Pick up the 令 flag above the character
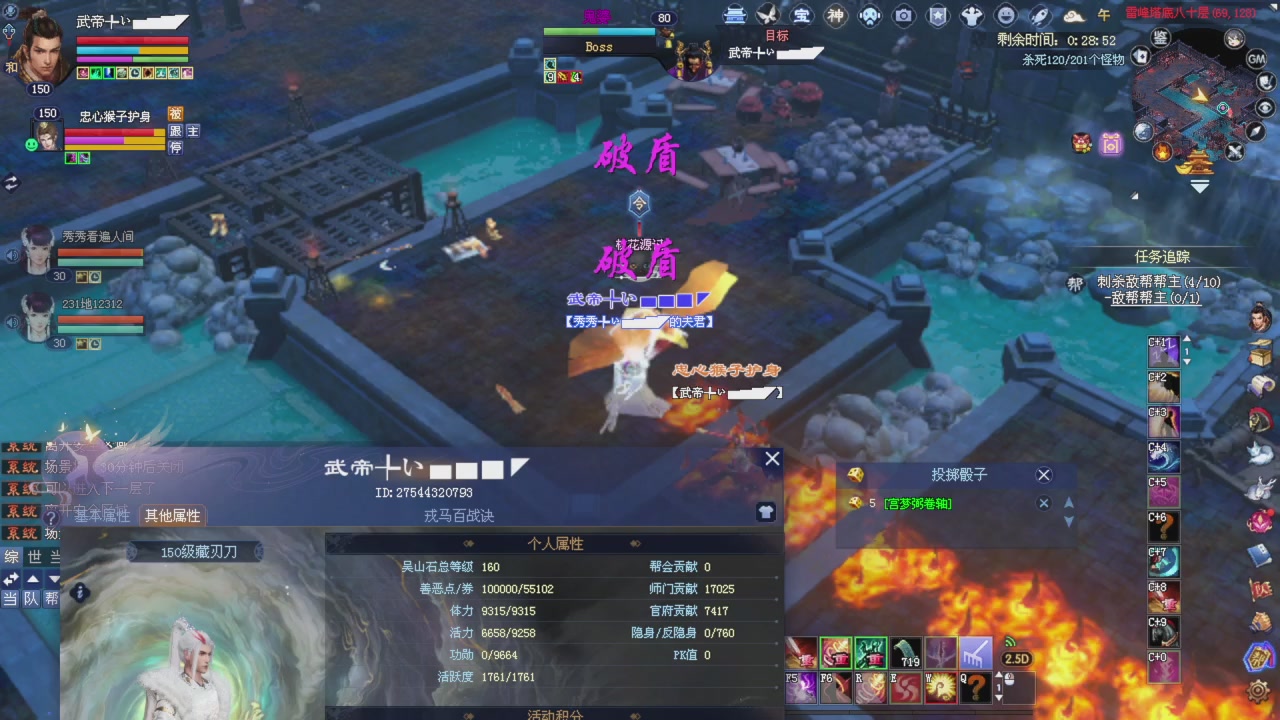The image size is (1280, 720). [x=639, y=204]
